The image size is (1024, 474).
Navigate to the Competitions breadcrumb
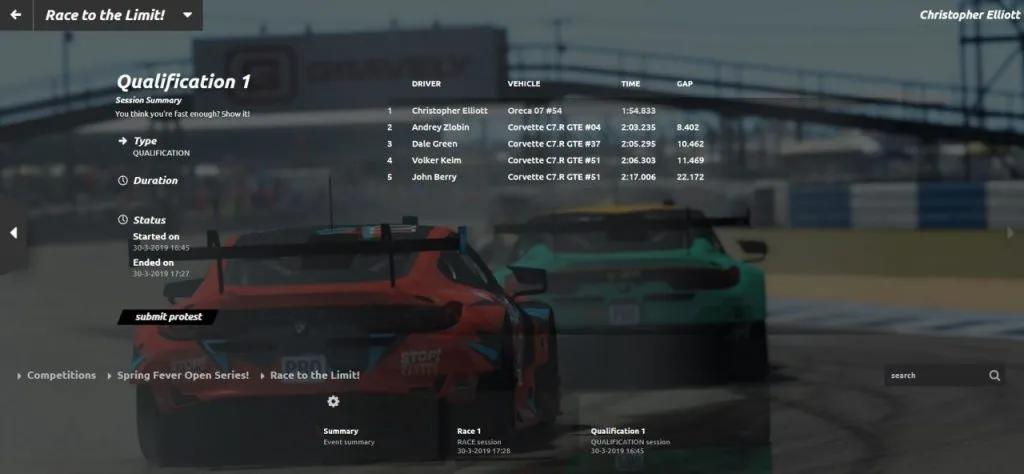coord(61,376)
